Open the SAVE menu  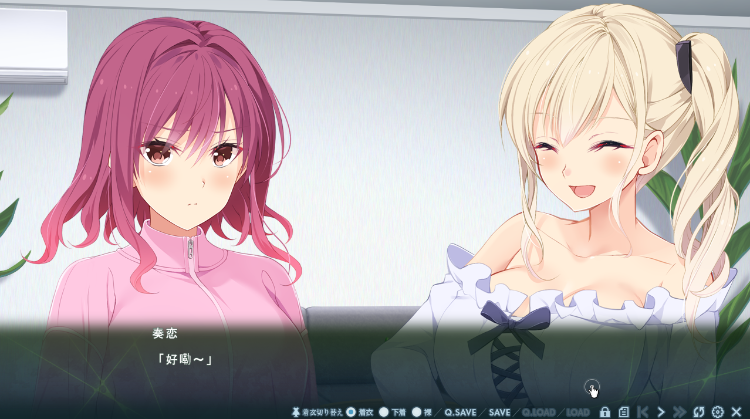click(x=499, y=411)
